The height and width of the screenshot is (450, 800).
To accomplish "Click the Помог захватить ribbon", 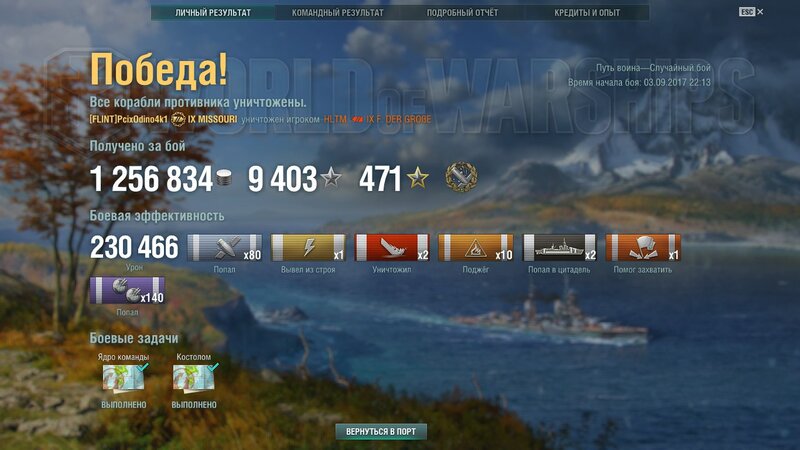I will click(642, 247).
